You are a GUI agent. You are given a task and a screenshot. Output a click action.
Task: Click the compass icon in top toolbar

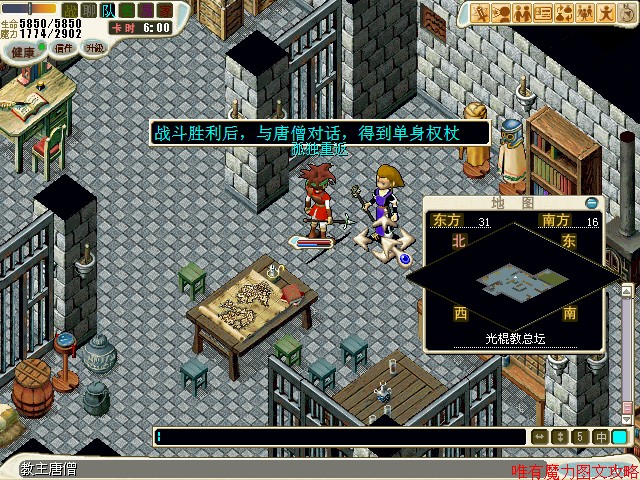tap(628, 13)
